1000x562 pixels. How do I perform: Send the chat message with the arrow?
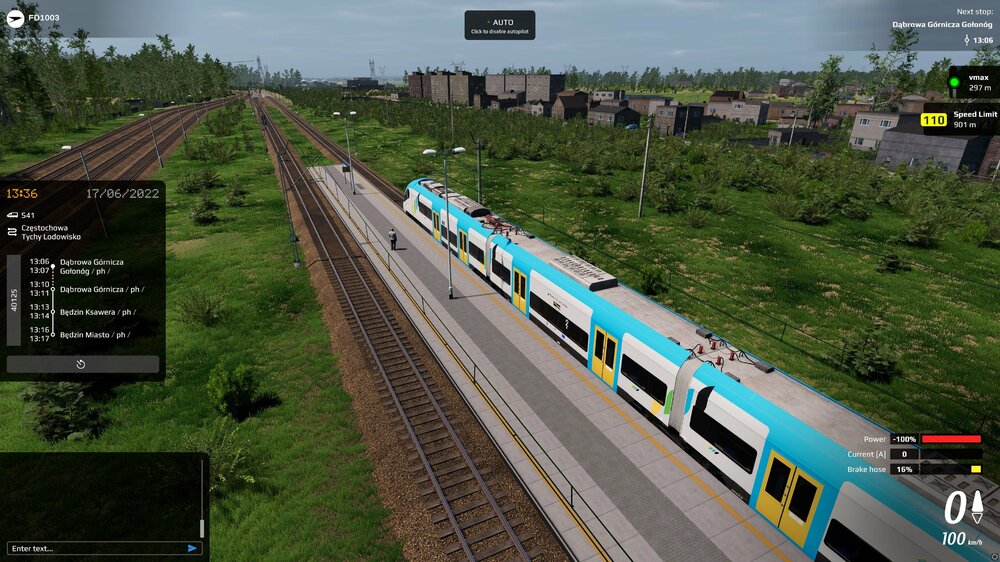(192, 548)
